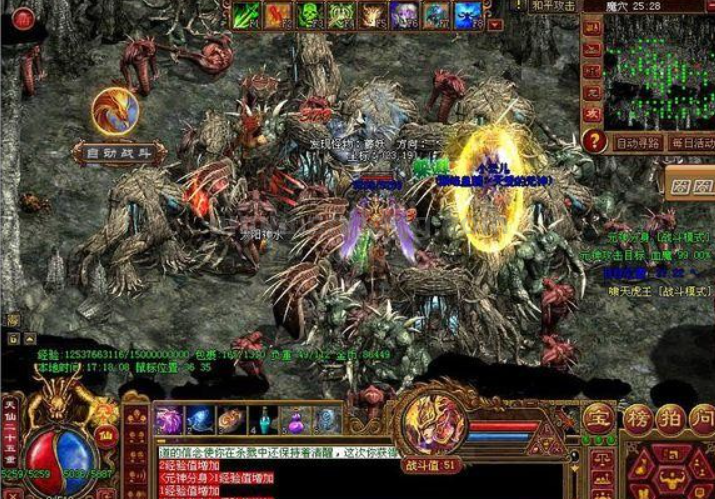This screenshot has width=715, height=499.
Task: Activate the blue crystal skill icon
Action: [x=465, y=14]
